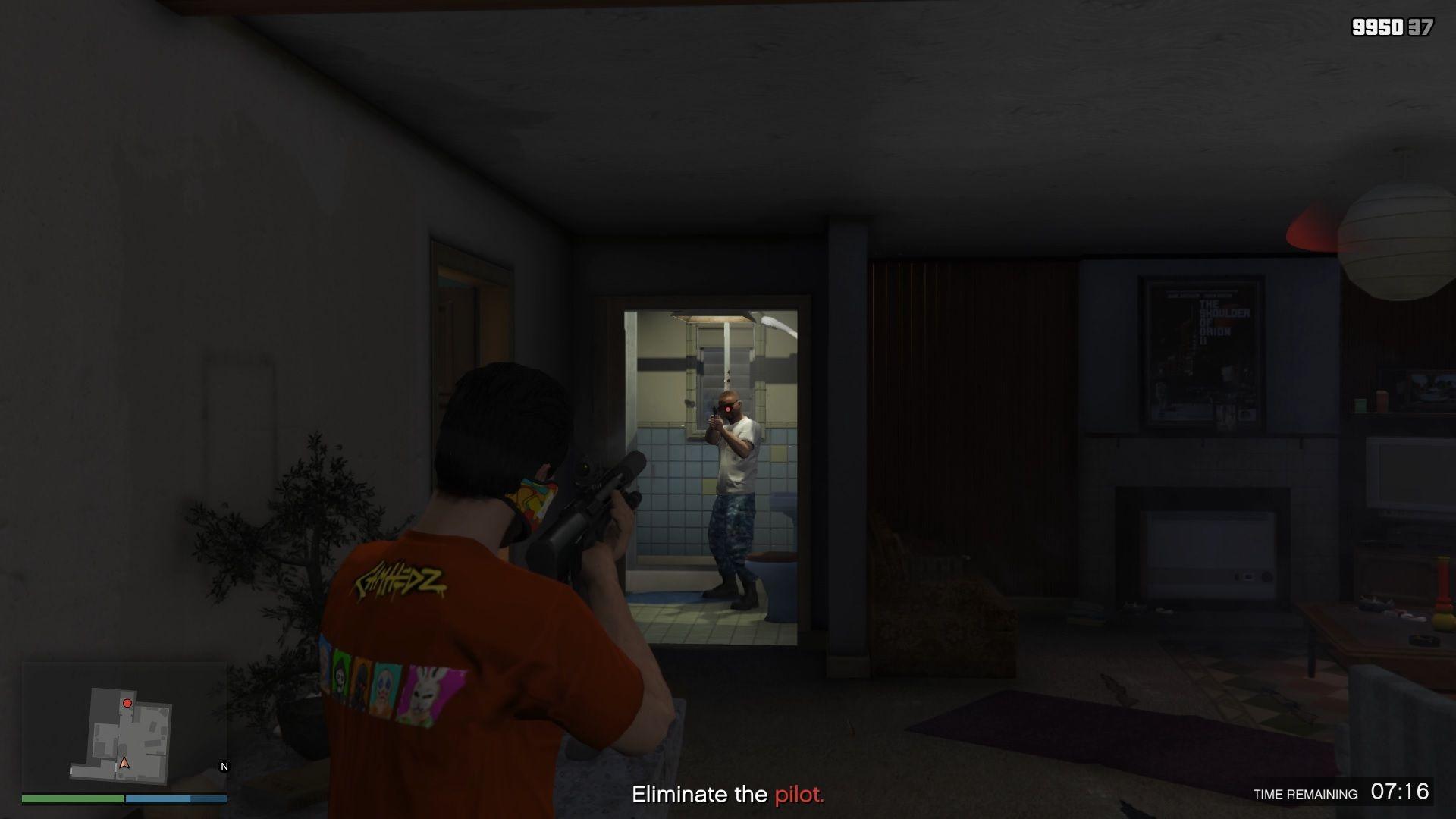Select the player arrow marker on the minimap
This screenshot has width=1456, height=819.
click(123, 764)
